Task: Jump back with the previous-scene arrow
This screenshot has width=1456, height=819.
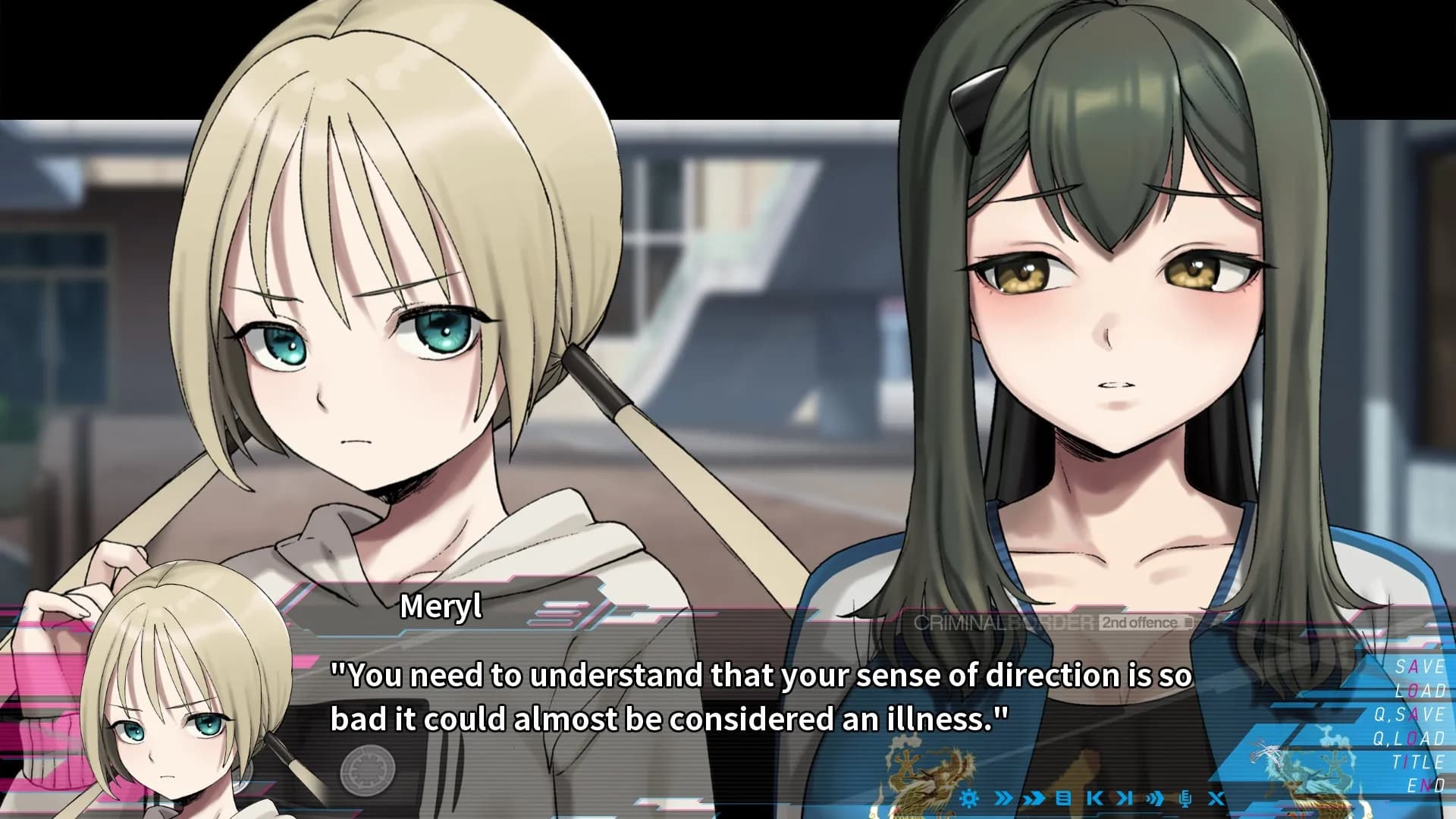Action: pos(1094,798)
